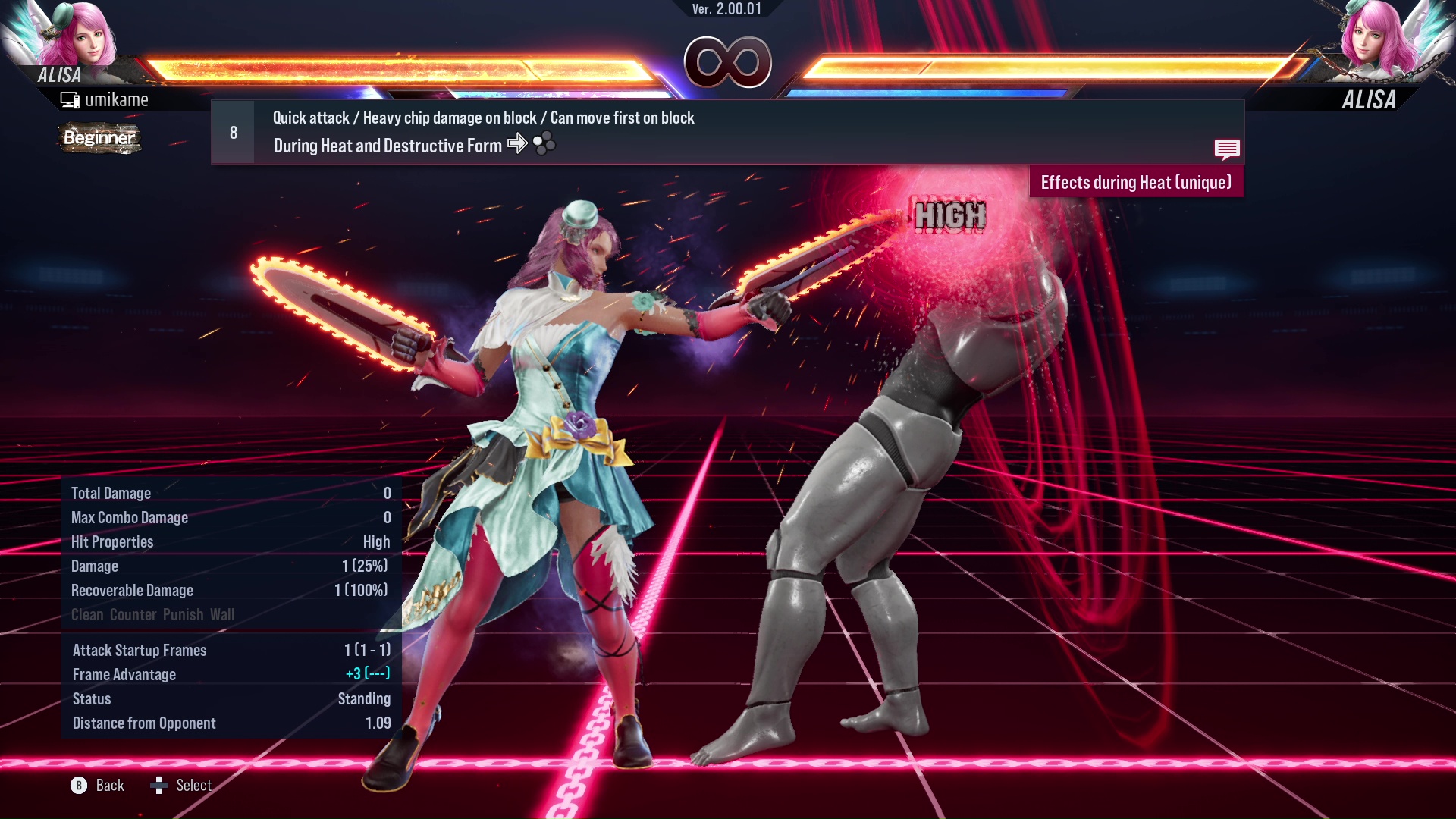1456x819 pixels.
Task: Select the Beginner rank emblem
Action: point(99,139)
